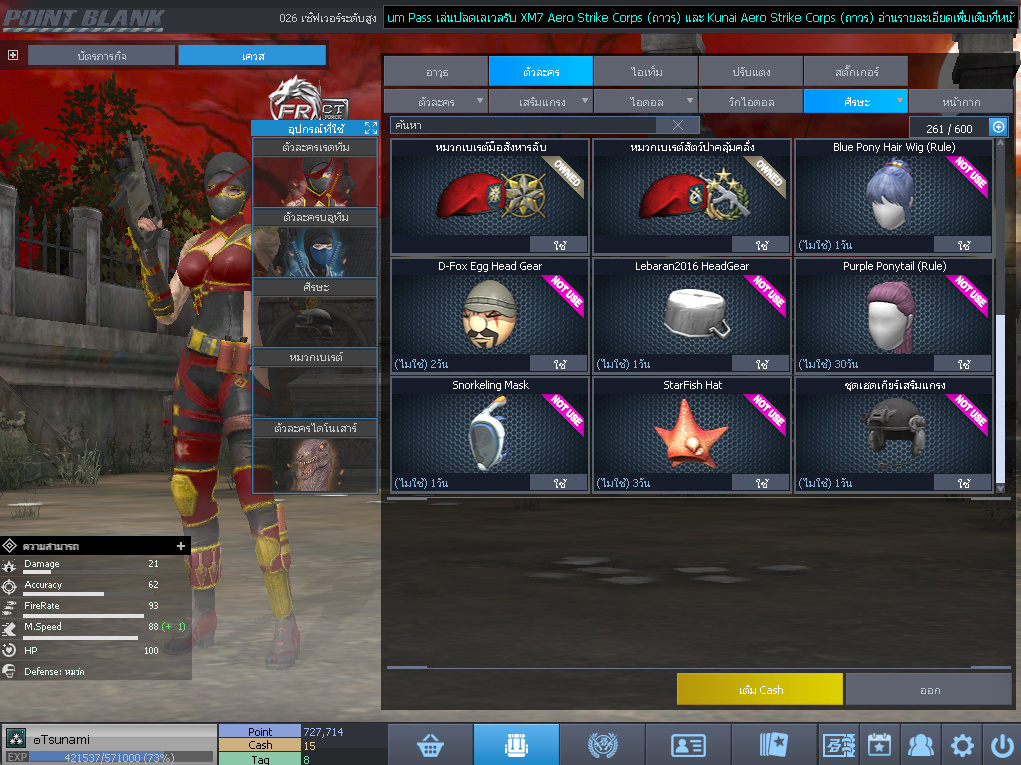Pick the Lebaran2016 HeadGear item
This screenshot has height=765, width=1021.
tap(691, 313)
